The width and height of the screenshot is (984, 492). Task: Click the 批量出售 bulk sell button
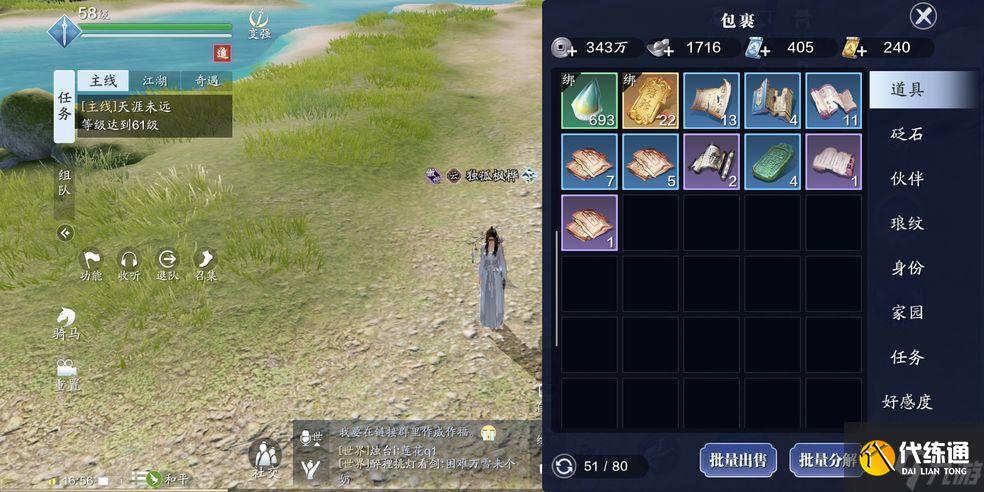(x=737, y=460)
